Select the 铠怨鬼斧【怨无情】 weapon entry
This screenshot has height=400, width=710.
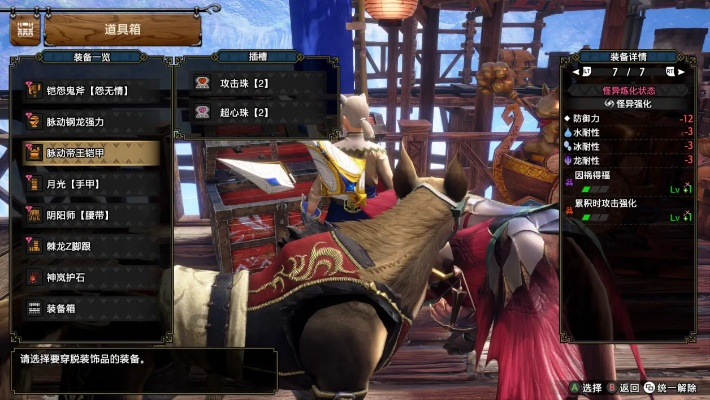tap(88, 91)
